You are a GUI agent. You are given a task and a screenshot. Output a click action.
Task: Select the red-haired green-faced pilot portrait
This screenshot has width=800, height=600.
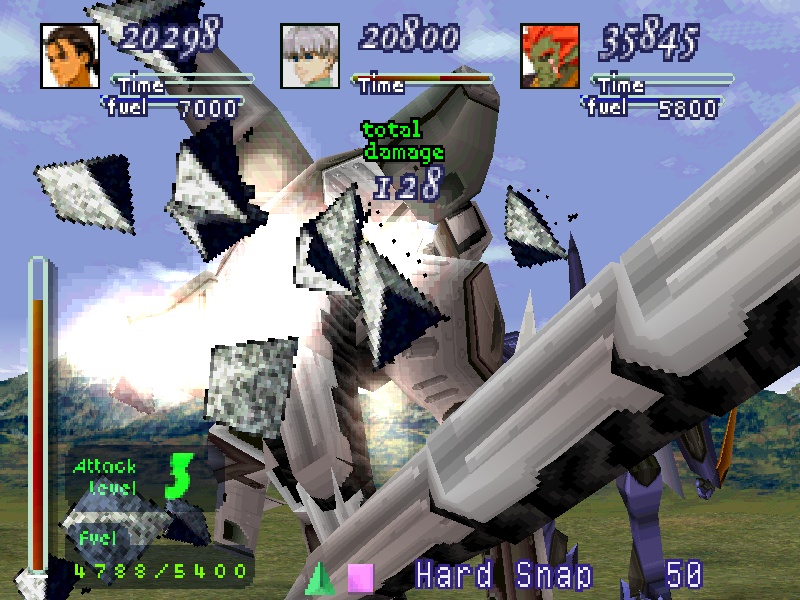(x=550, y=56)
